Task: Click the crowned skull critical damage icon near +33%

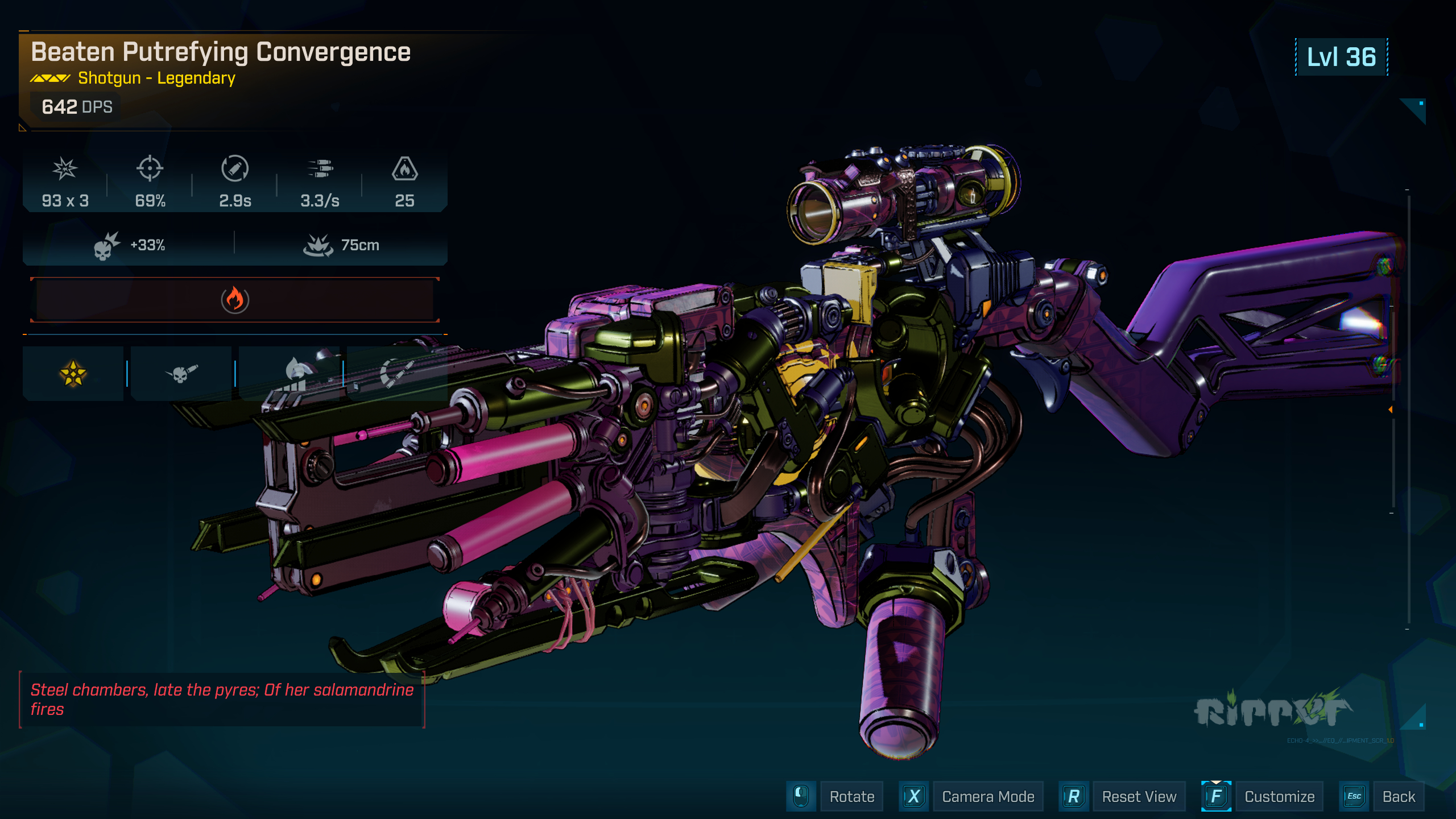Action: pyautogui.click(x=105, y=245)
